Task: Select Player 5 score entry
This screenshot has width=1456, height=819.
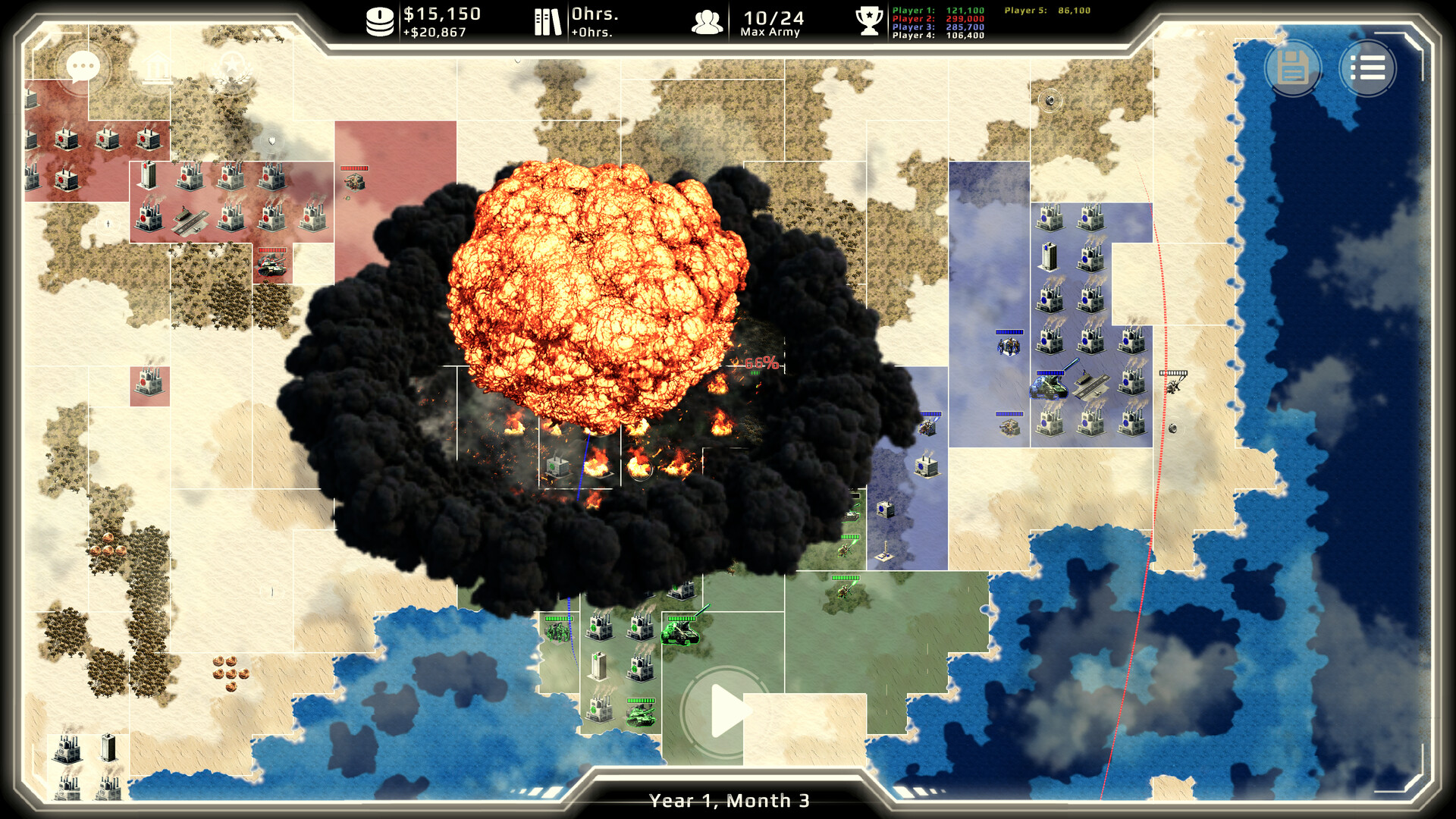Action: pyautogui.click(x=1046, y=11)
